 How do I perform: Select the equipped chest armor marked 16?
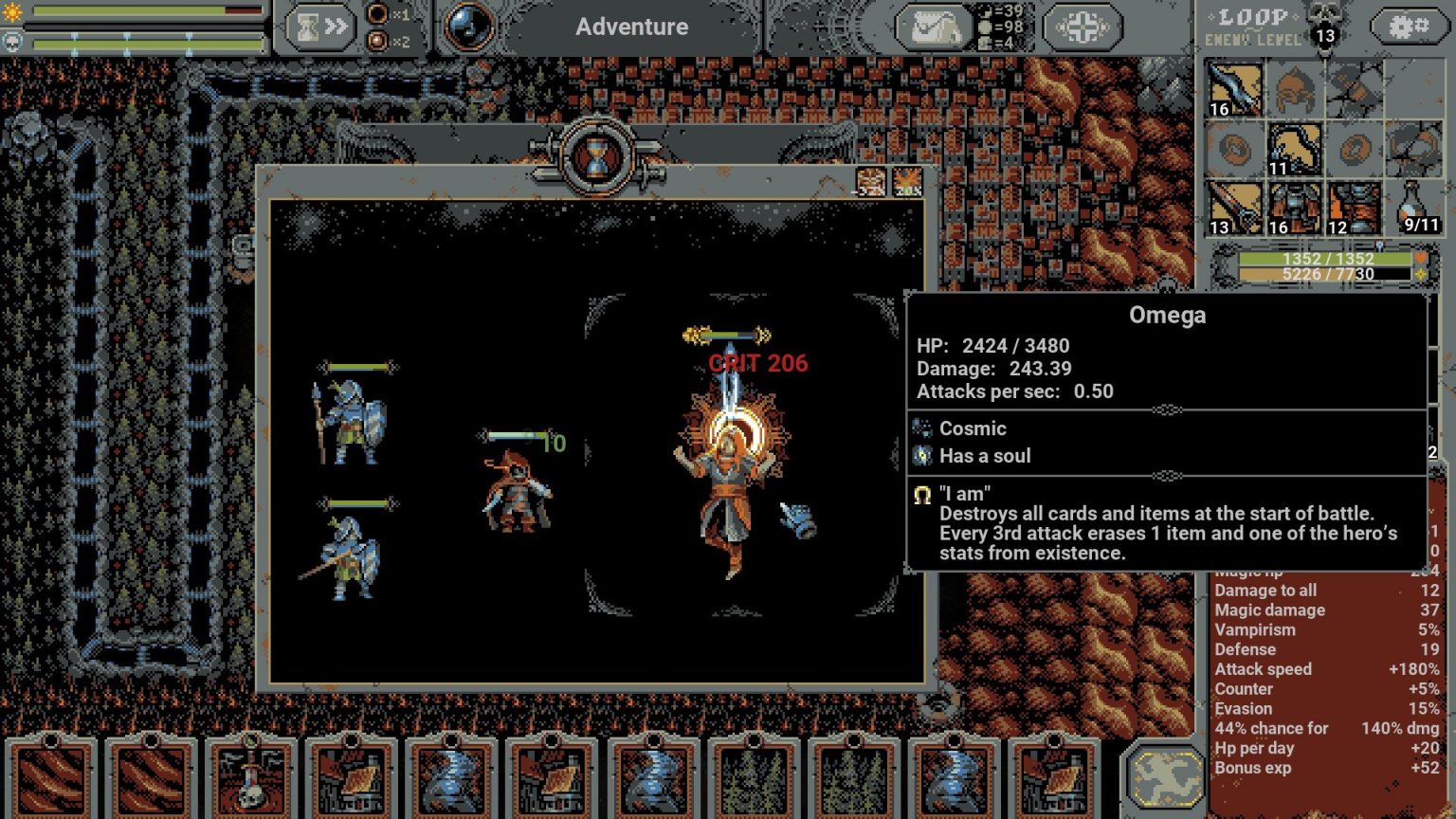1296,209
